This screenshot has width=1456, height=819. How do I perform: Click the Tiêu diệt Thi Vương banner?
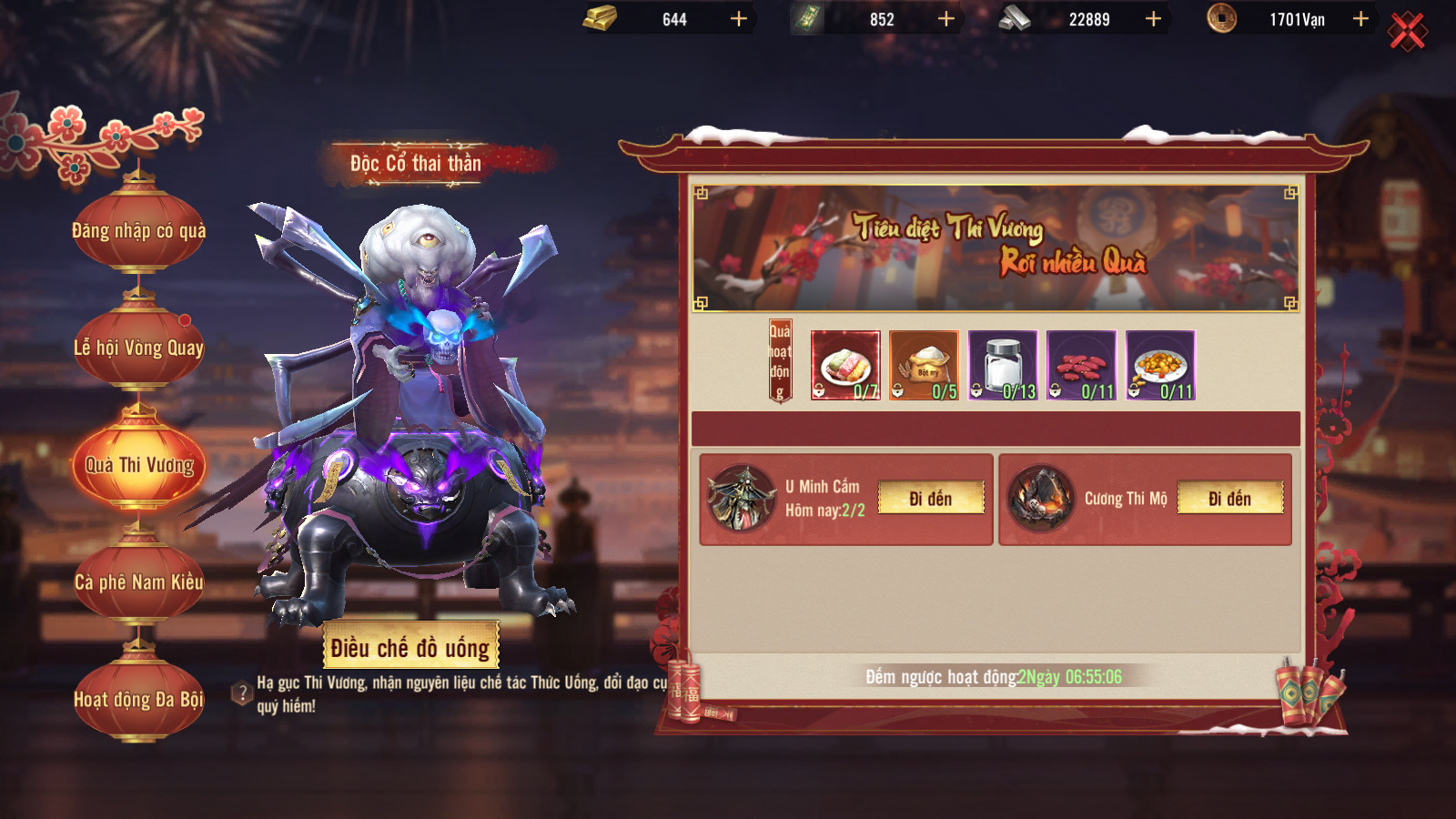[996, 248]
